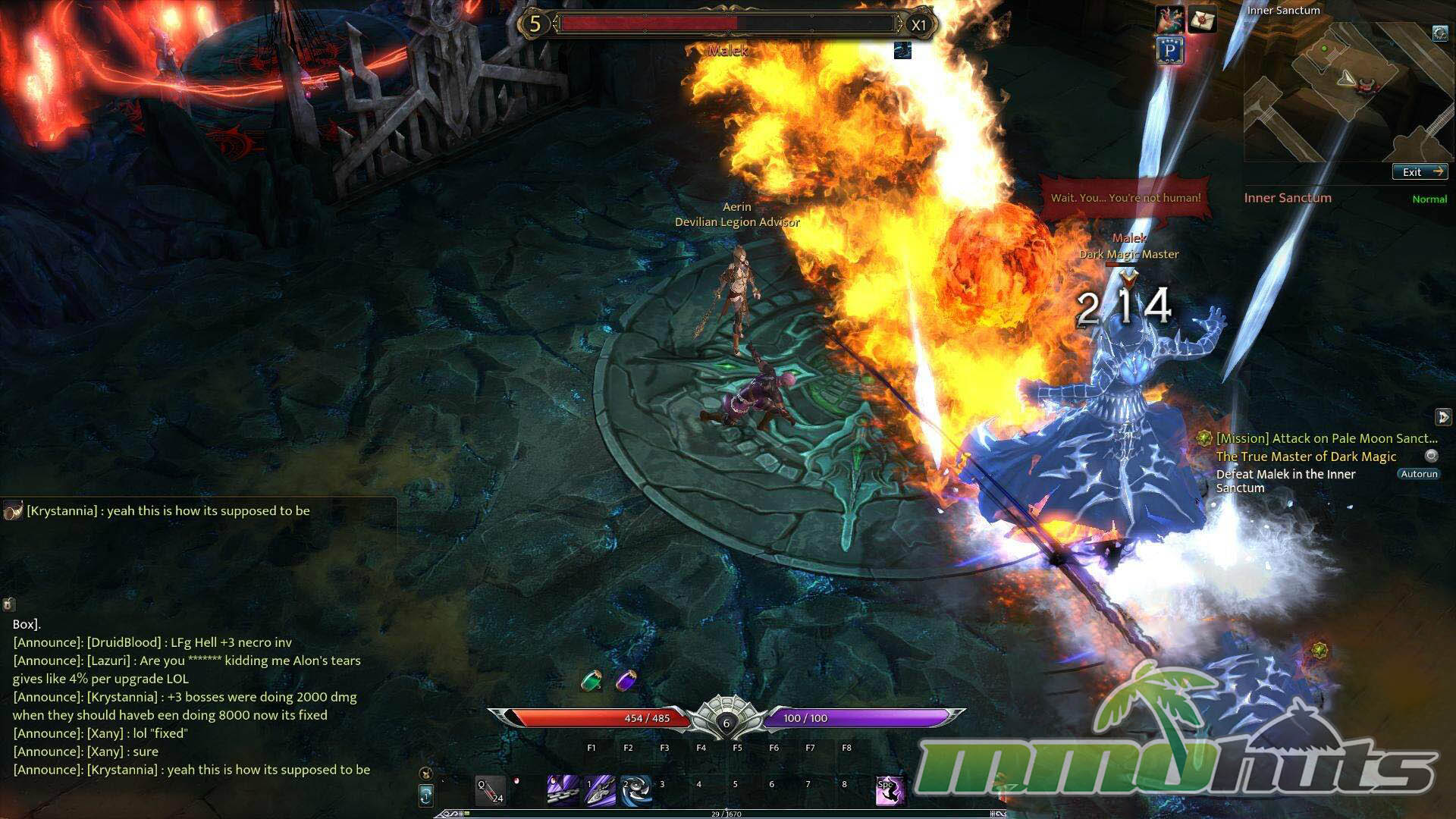The width and height of the screenshot is (1456, 819).
Task: Click the Exit button under the minimap
Action: (x=1420, y=172)
